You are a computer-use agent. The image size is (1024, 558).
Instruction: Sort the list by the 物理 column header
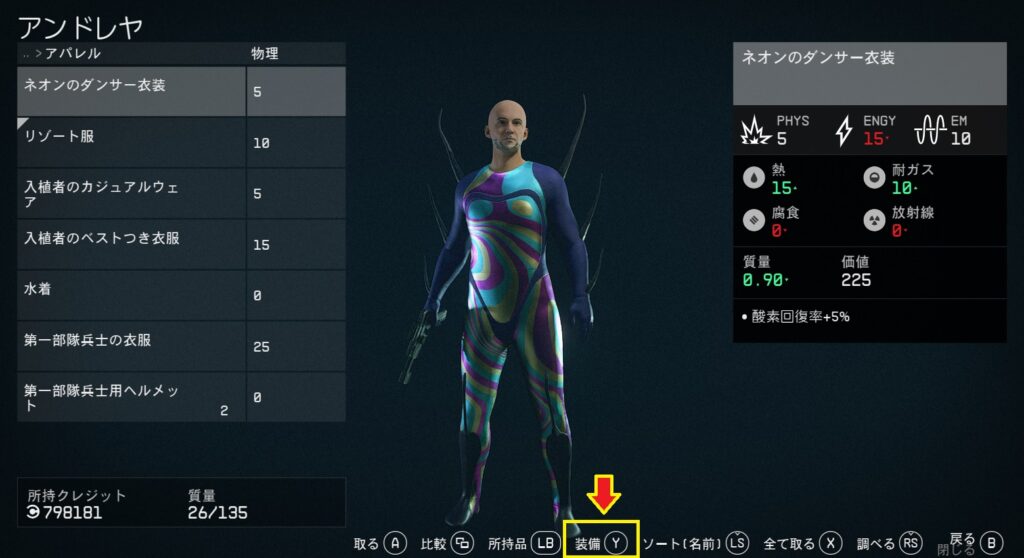[265, 53]
